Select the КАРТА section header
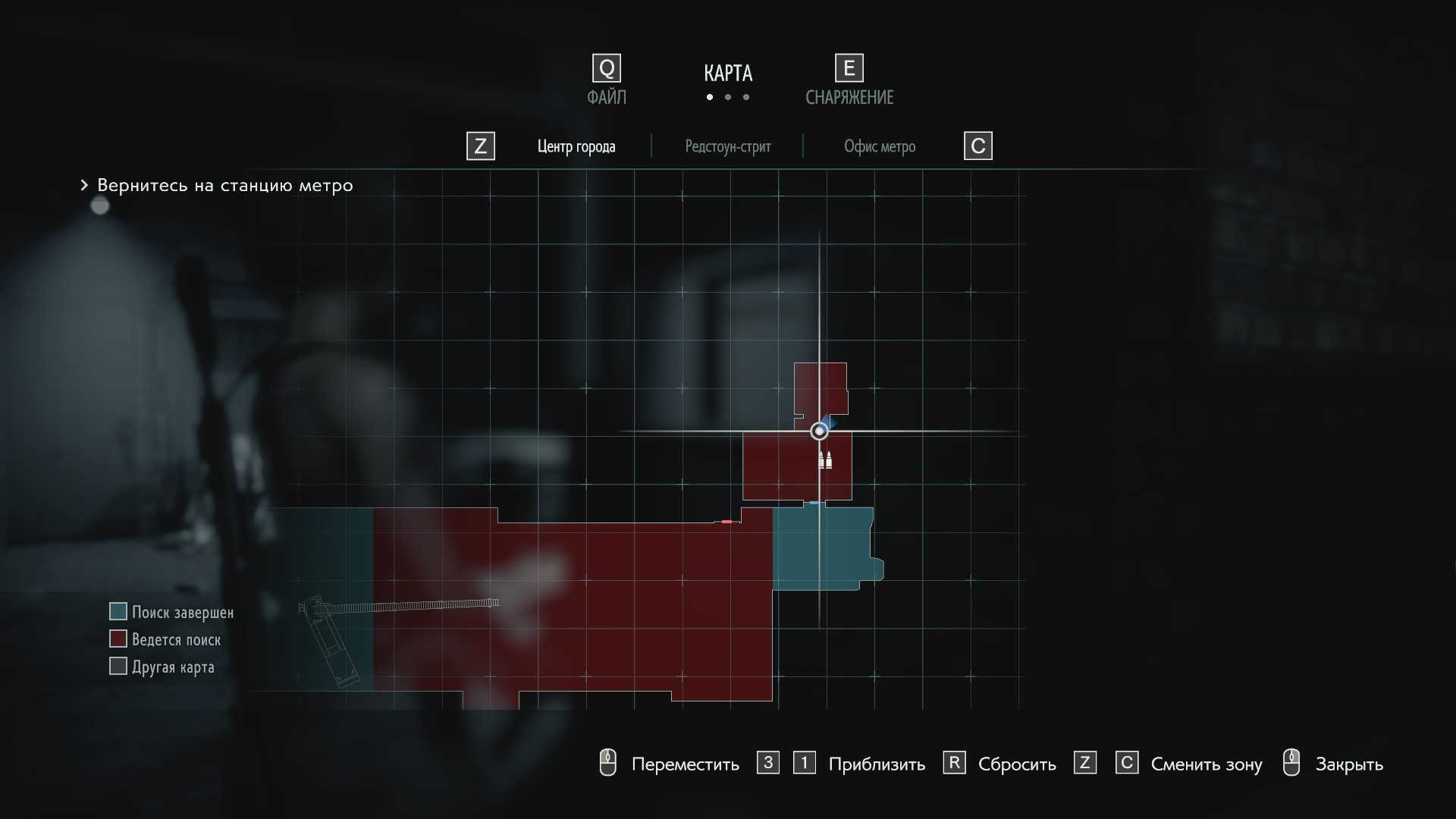 pyautogui.click(x=727, y=74)
